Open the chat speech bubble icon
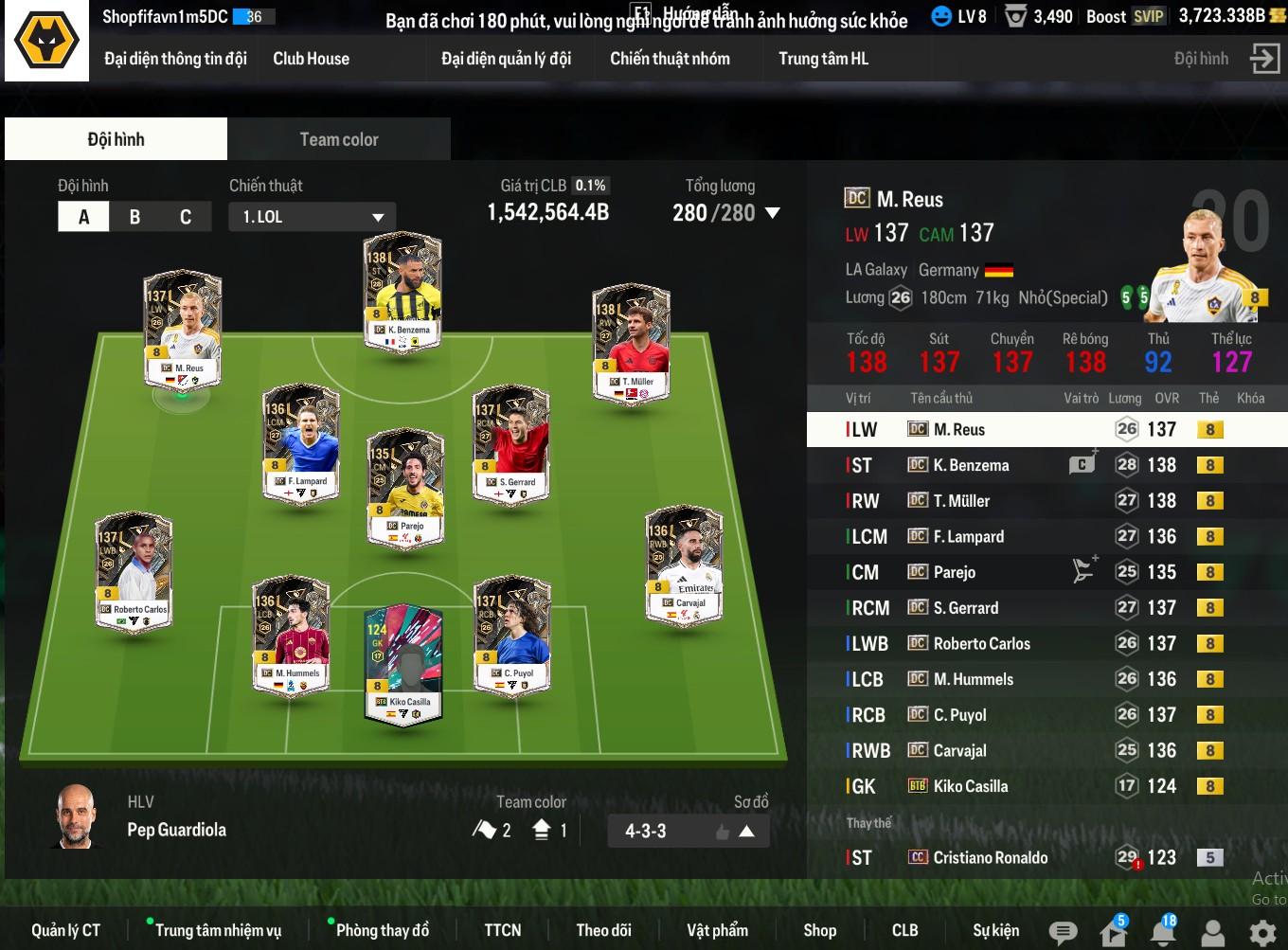This screenshot has height=950, width=1288. tap(1064, 933)
